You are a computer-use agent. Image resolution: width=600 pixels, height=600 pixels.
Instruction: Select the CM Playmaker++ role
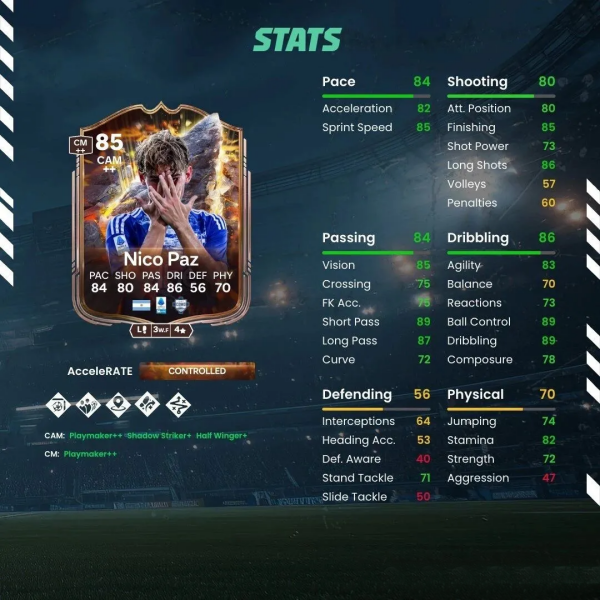[90, 453]
